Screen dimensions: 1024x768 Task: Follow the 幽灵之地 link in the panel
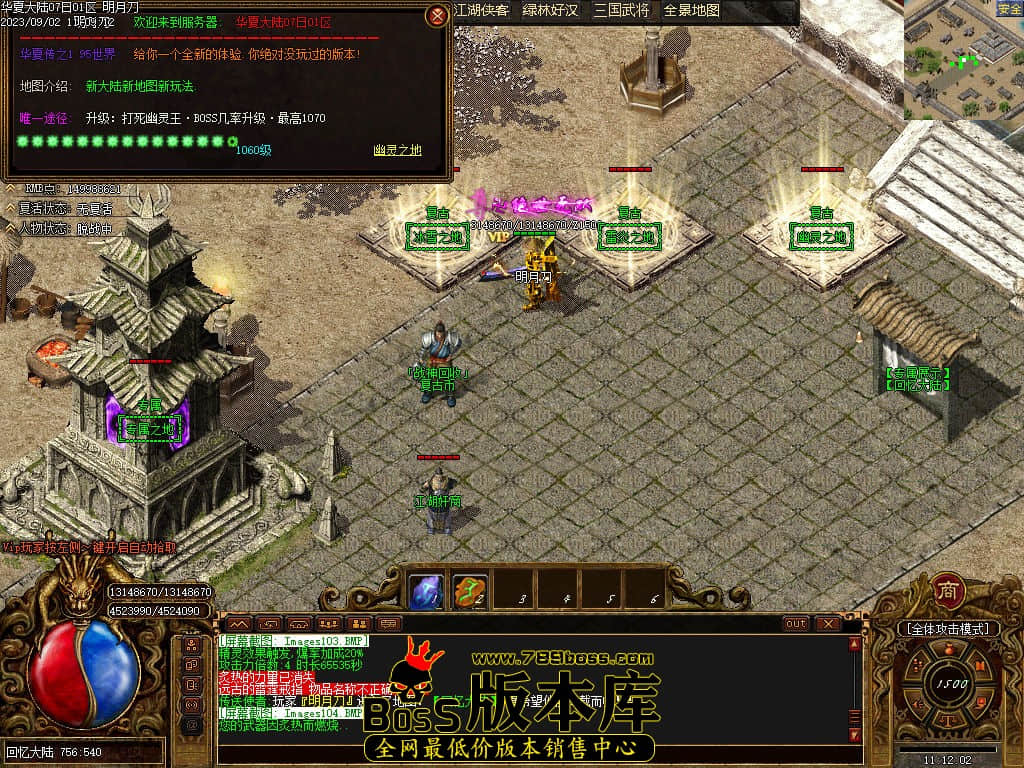[397, 150]
